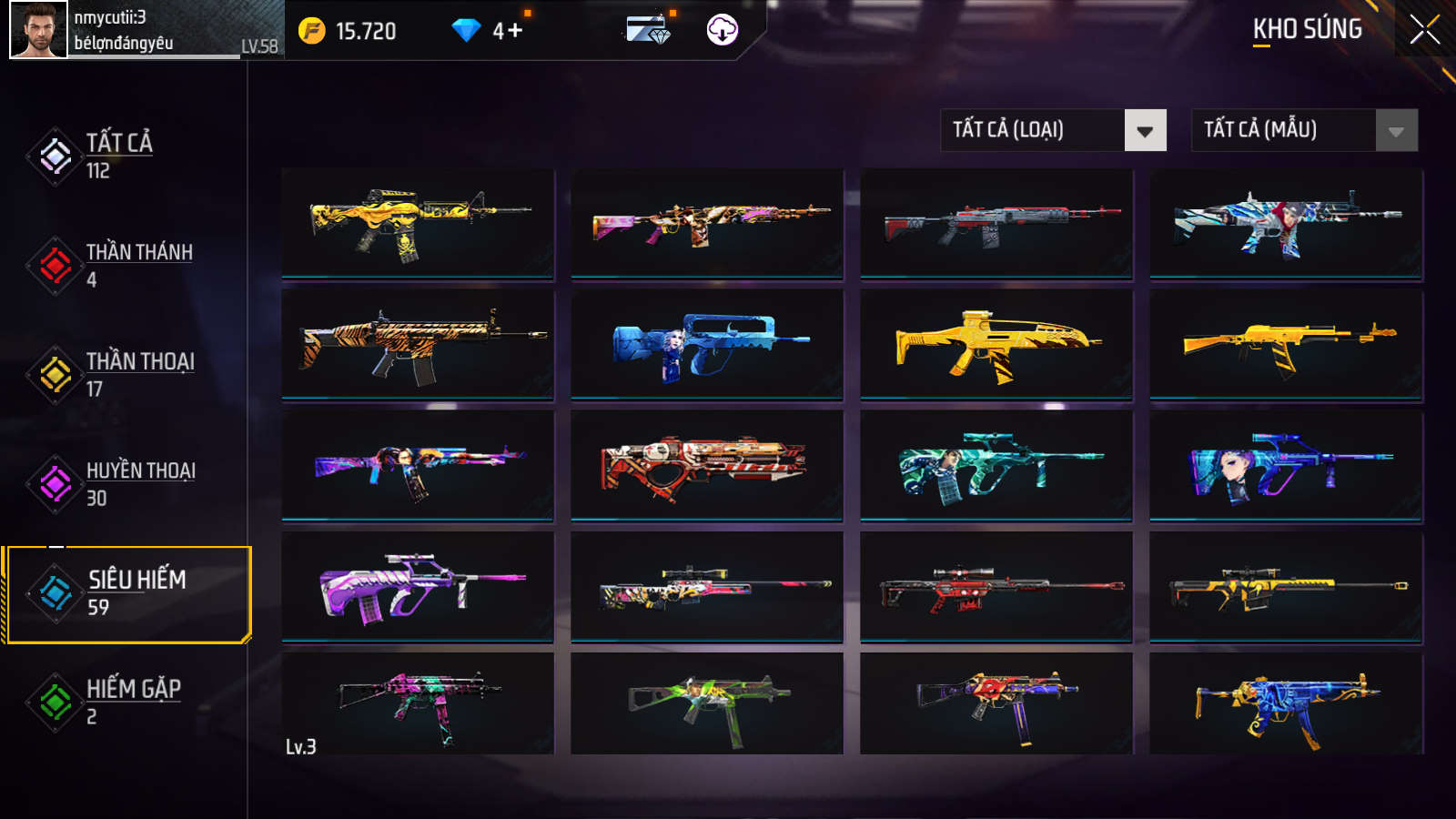Choose the red and white shotgun skin

(707, 465)
